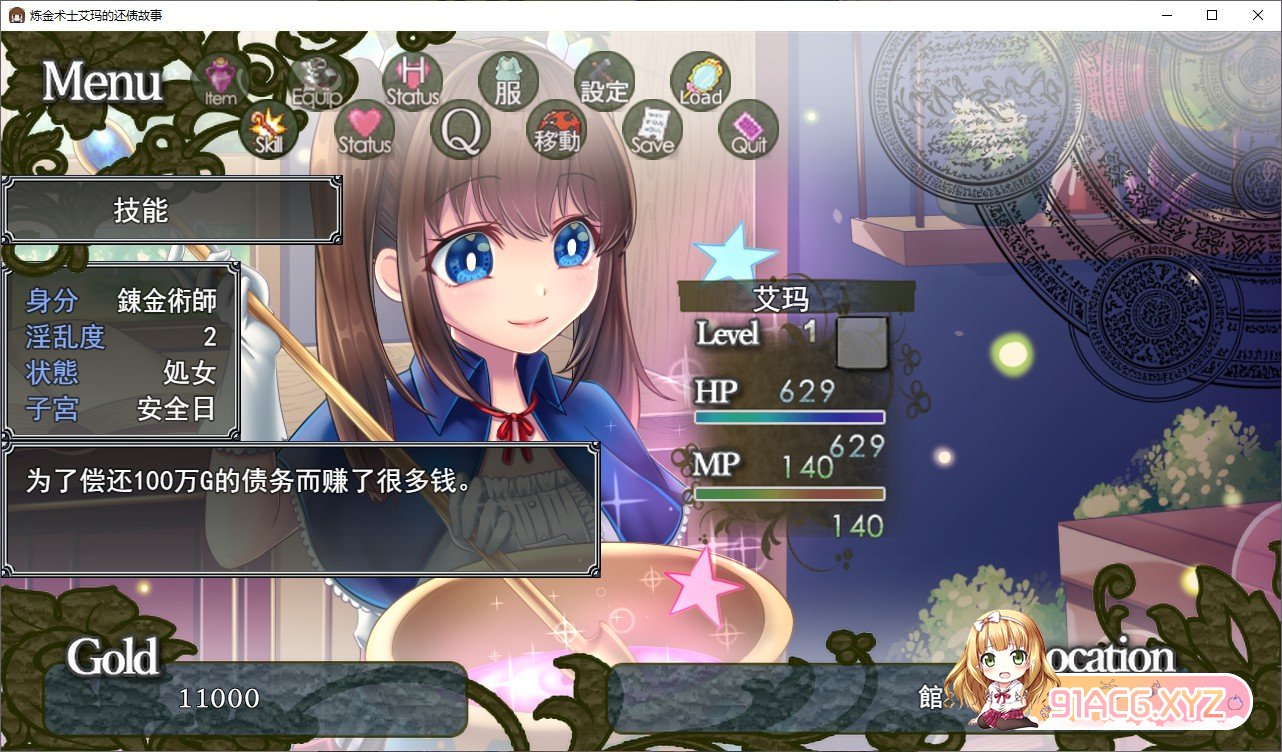Select the H Status icon
1282x752 pixels.
pyautogui.click(x=412, y=80)
